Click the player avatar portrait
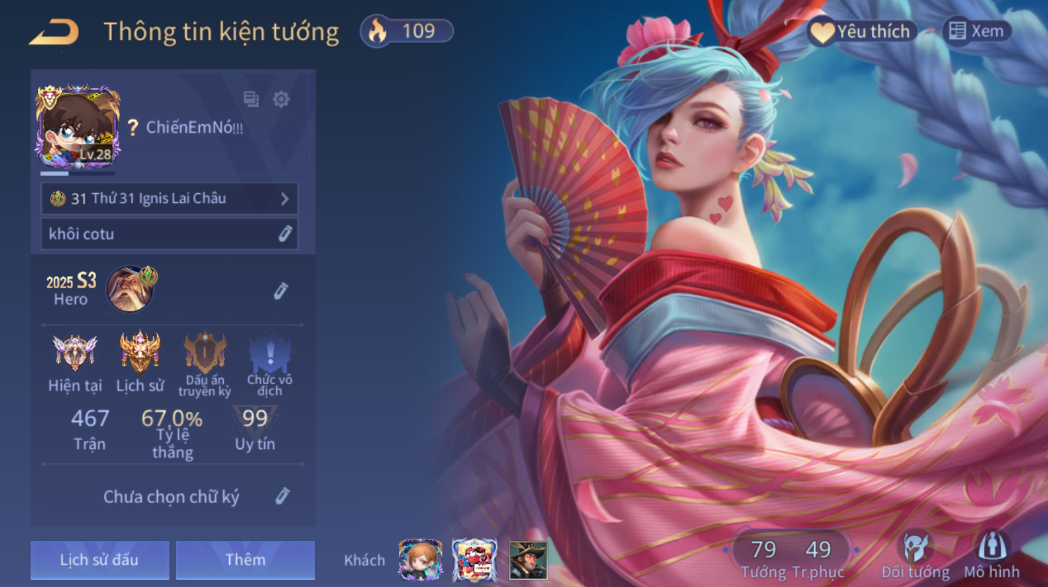1048x587 pixels. coord(78,127)
